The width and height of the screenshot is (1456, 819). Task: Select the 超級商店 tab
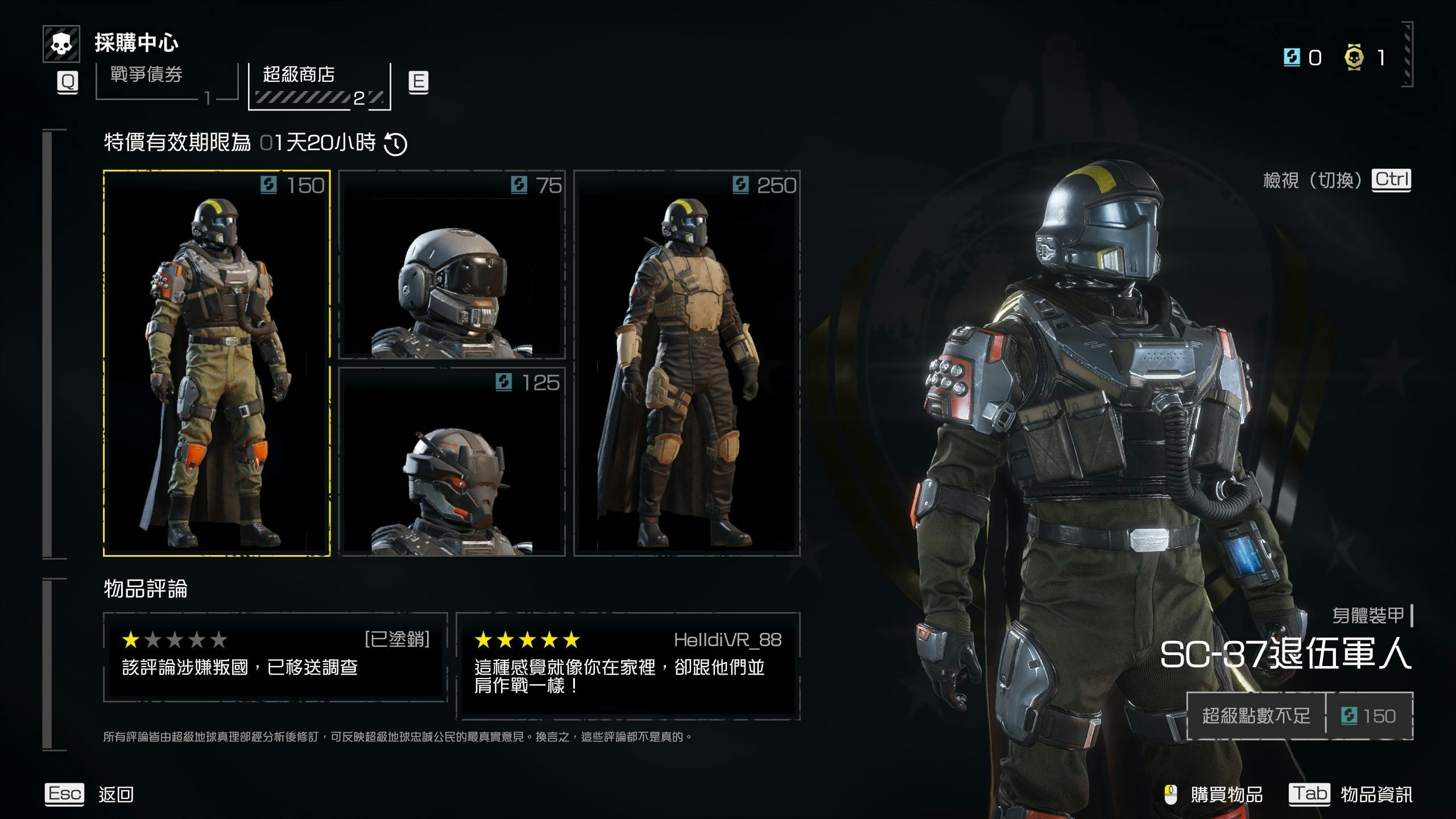320,85
